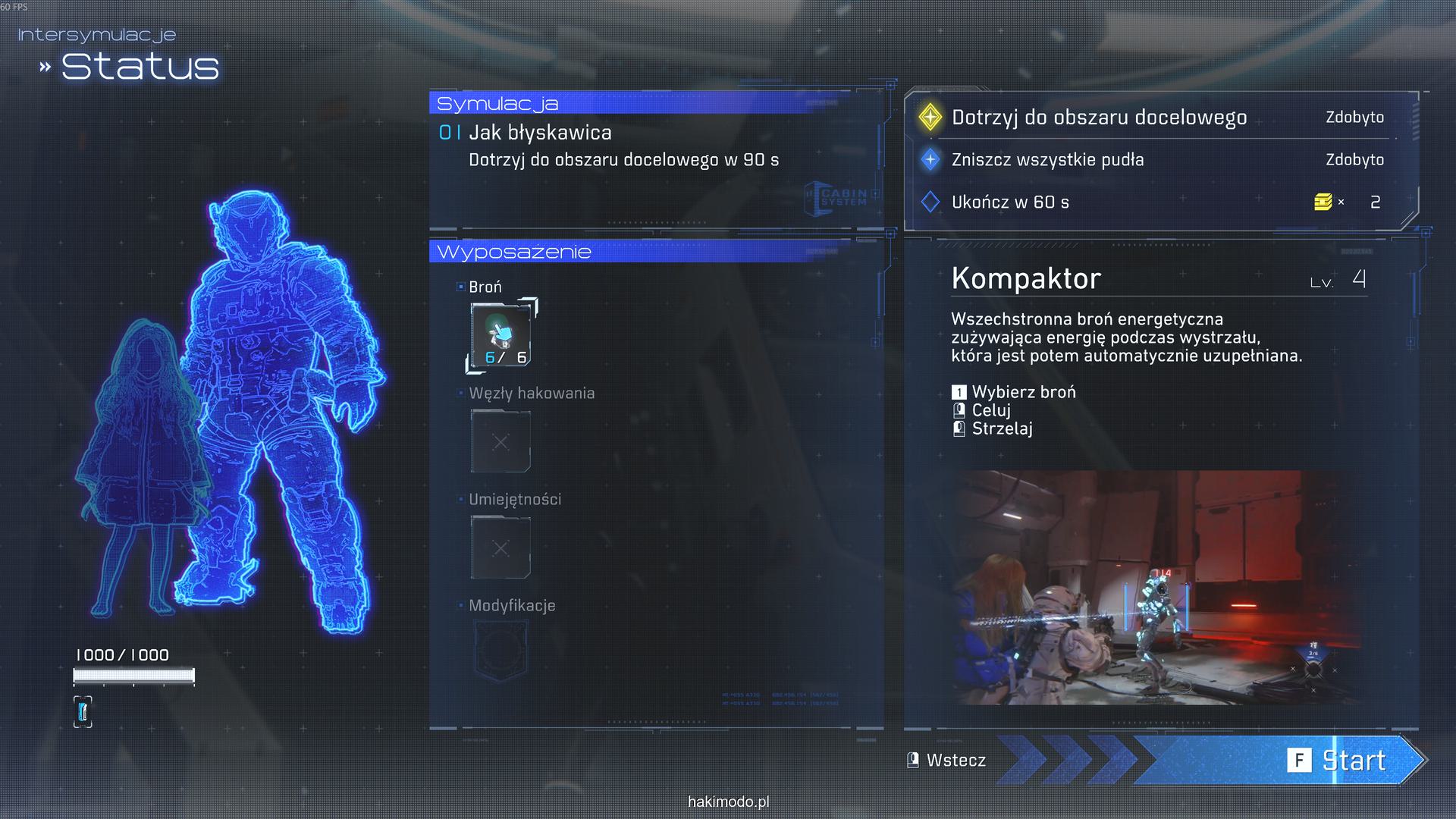Image resolution: width=1456 pixels, height=819 pixels.
Task: Start the simulation
Action: pyautogui.click(x=1338, y=760)
